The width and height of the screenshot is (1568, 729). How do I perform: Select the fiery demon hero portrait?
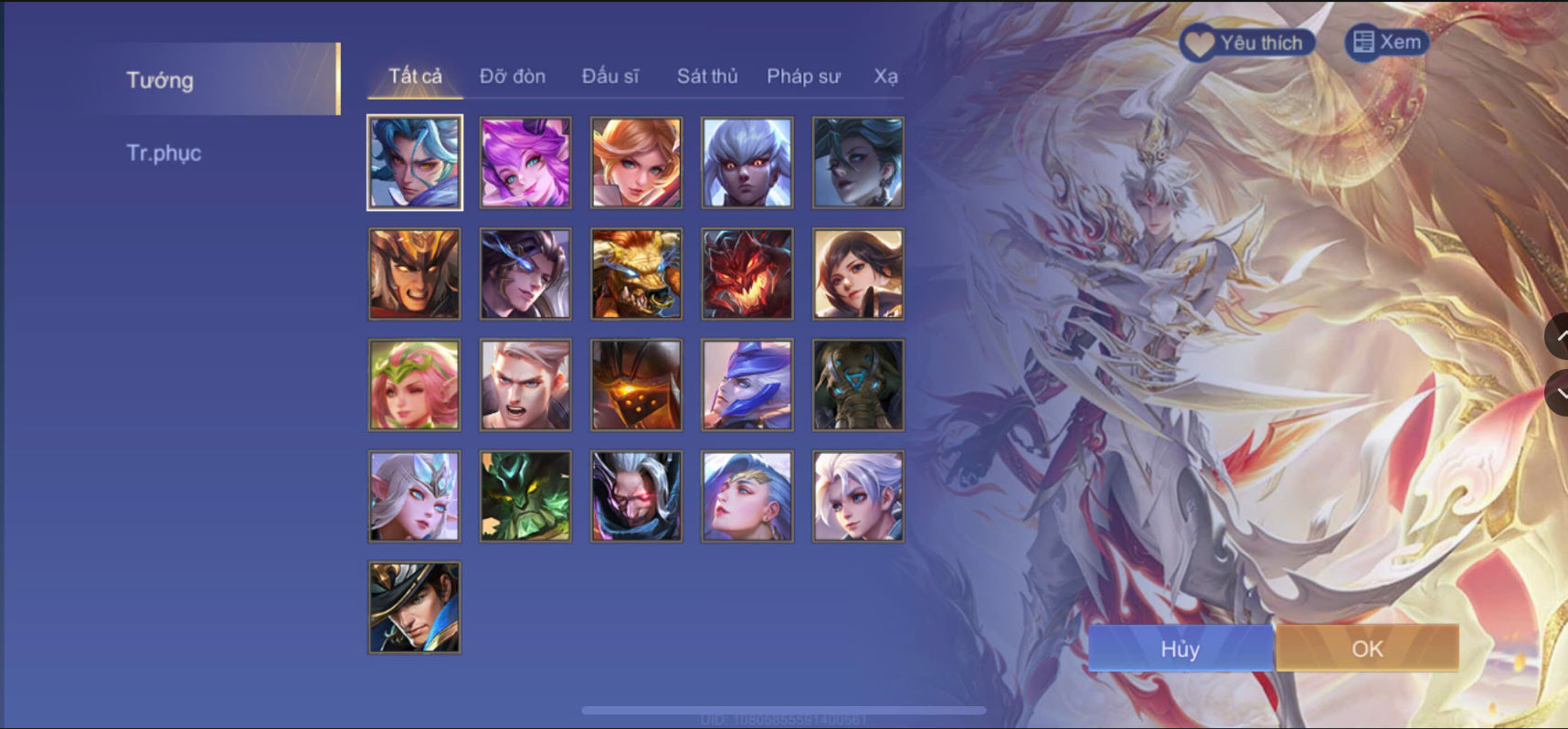747,273
